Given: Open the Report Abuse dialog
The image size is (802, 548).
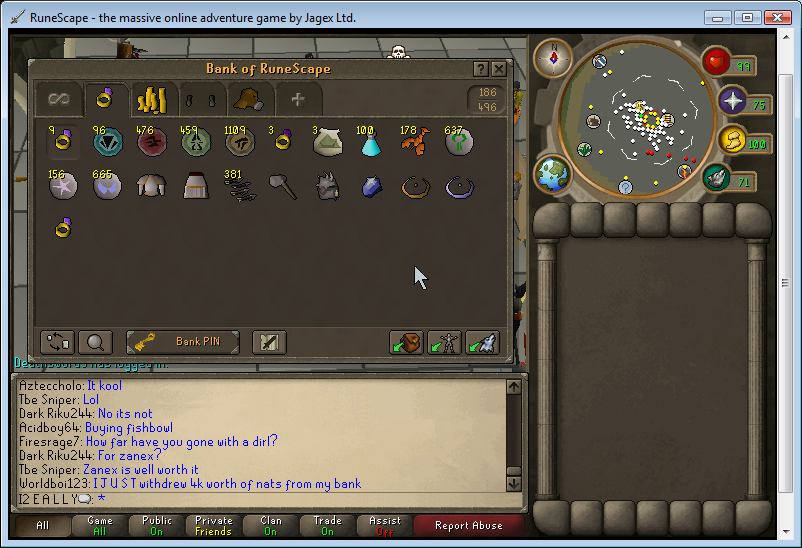Looking at the screenshot, I should 468,525.
